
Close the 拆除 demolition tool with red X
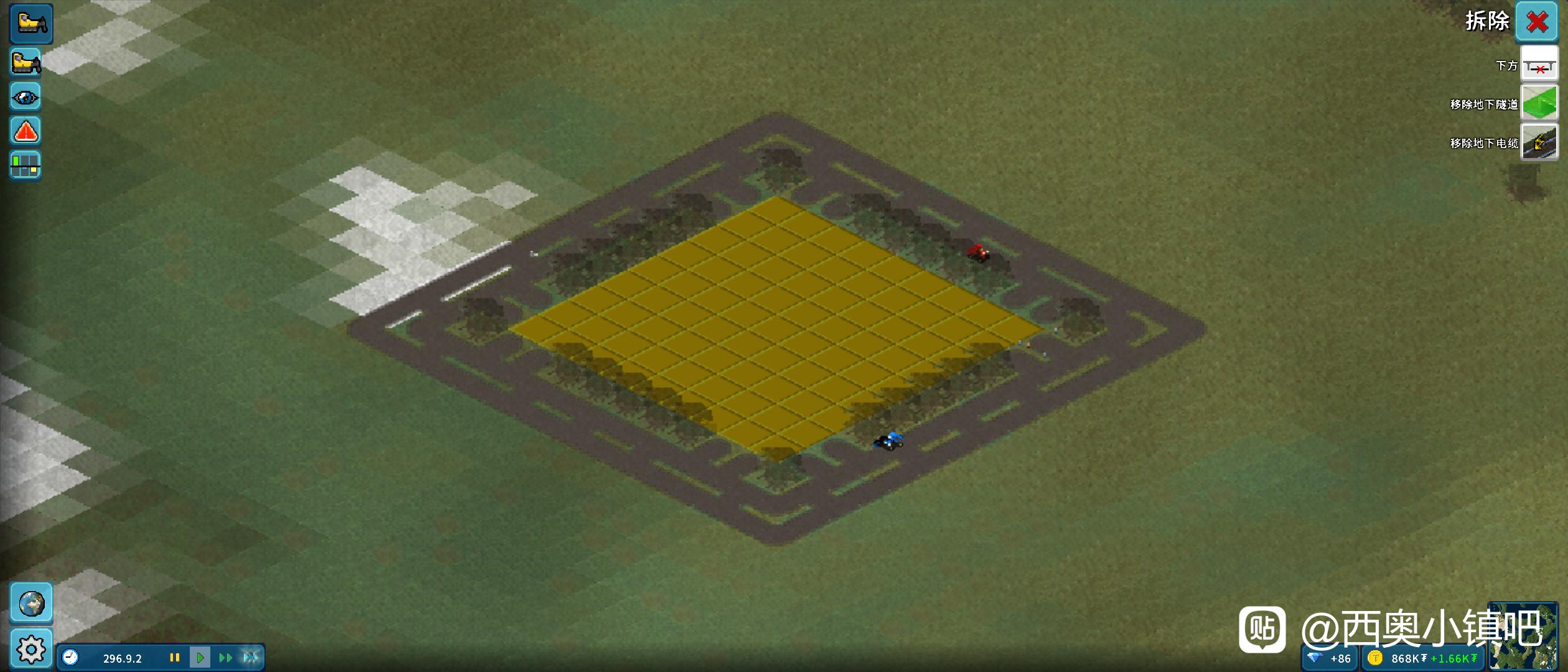(1536, 22)
